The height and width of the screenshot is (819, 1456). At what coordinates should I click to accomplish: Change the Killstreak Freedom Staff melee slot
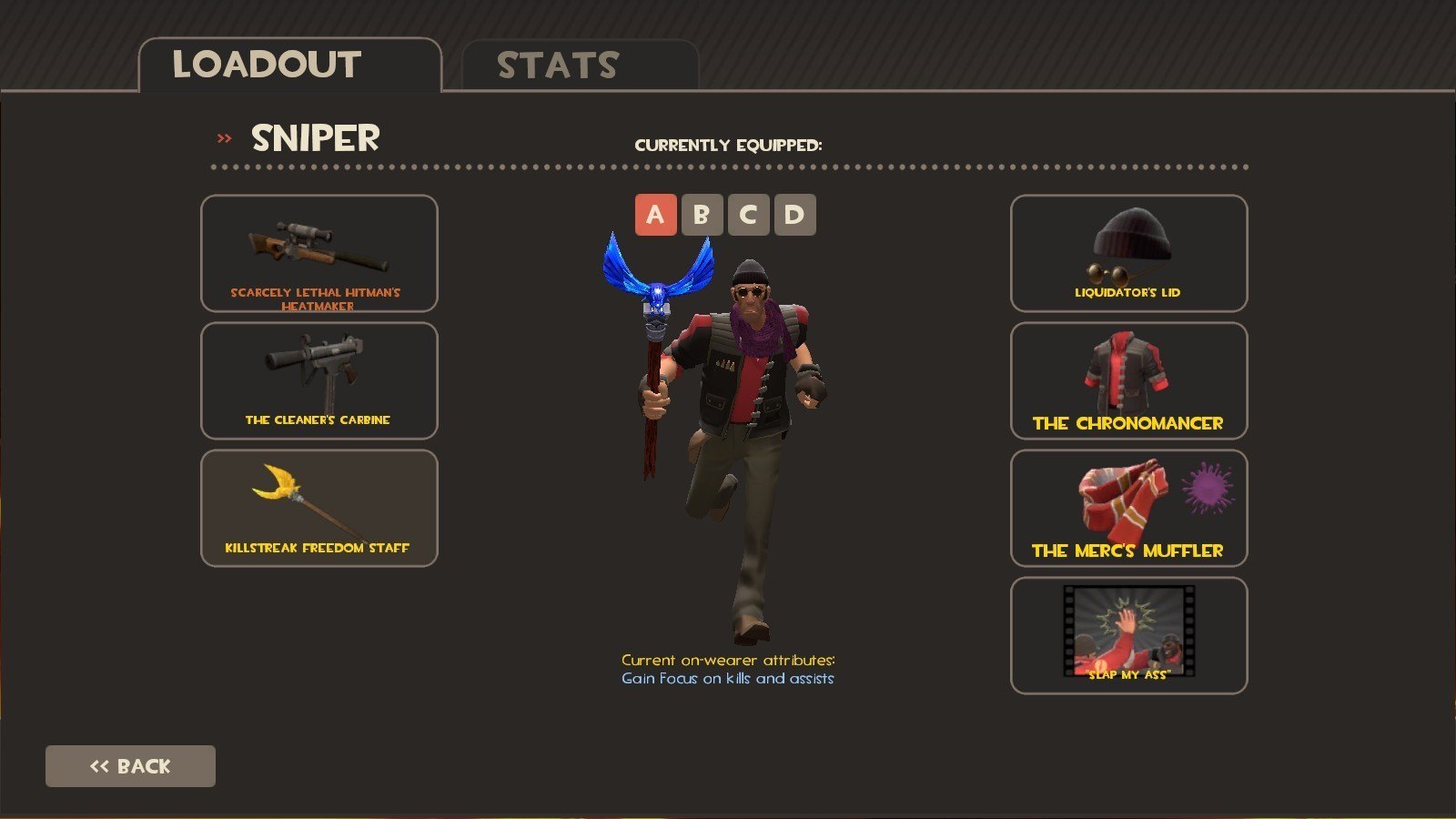[318, 508]
